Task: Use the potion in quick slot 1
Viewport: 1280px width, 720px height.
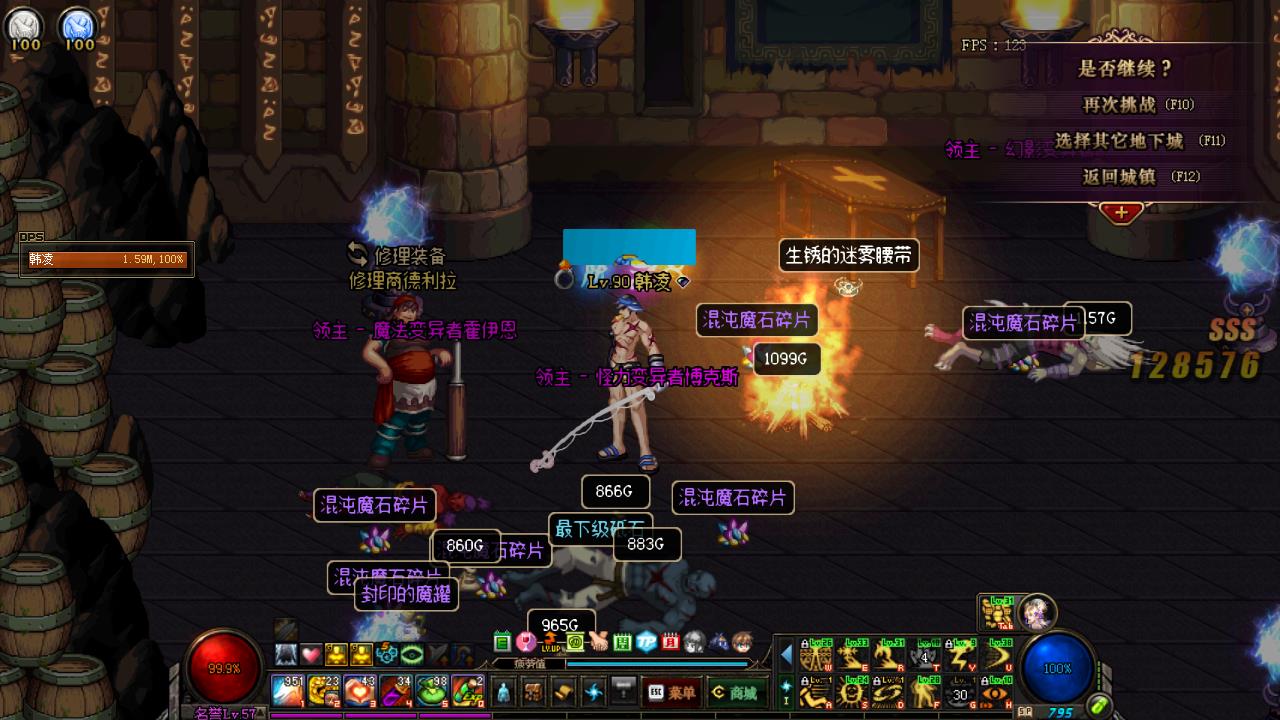Action: [x=288, y=691]
